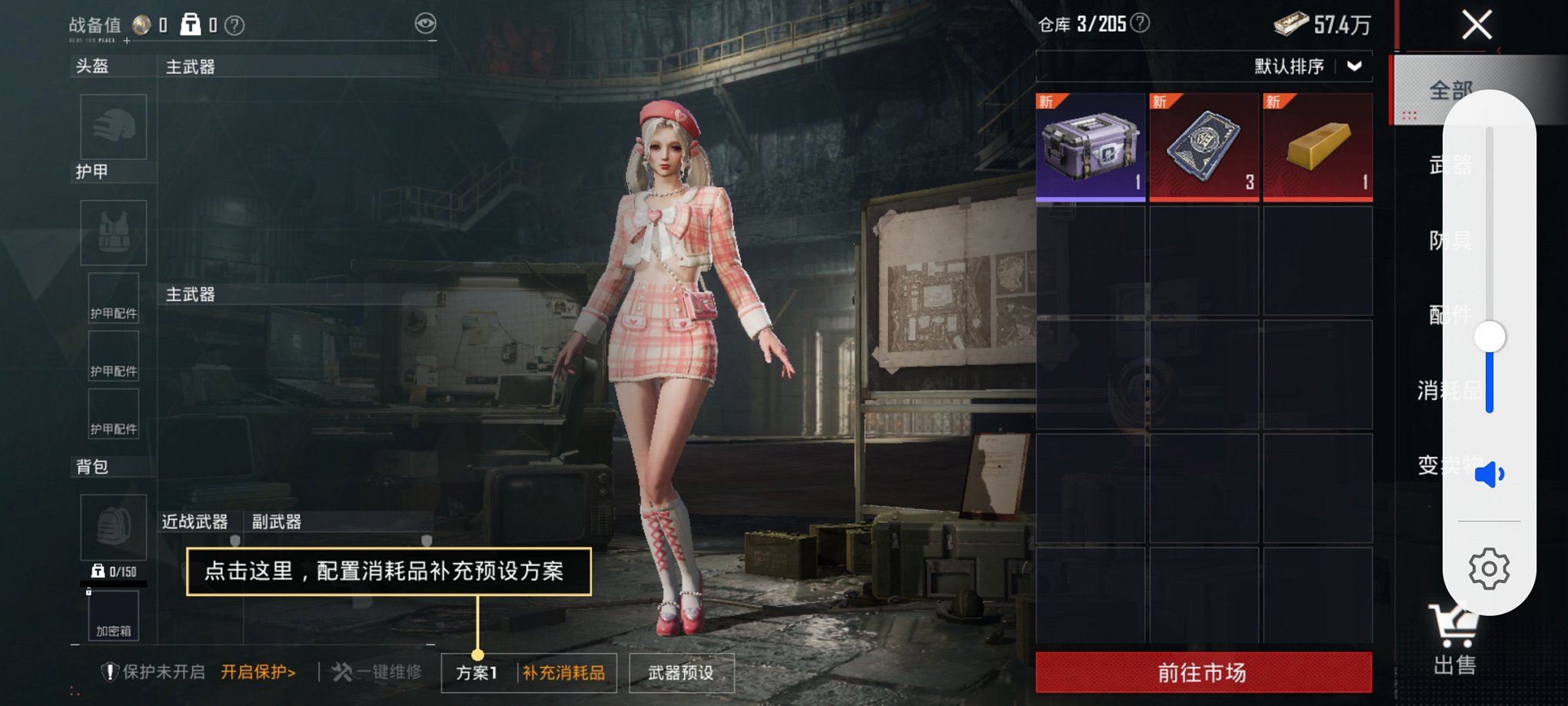Click the one-click repair wrench icon

pyautogui.click(x=342, y=671)
